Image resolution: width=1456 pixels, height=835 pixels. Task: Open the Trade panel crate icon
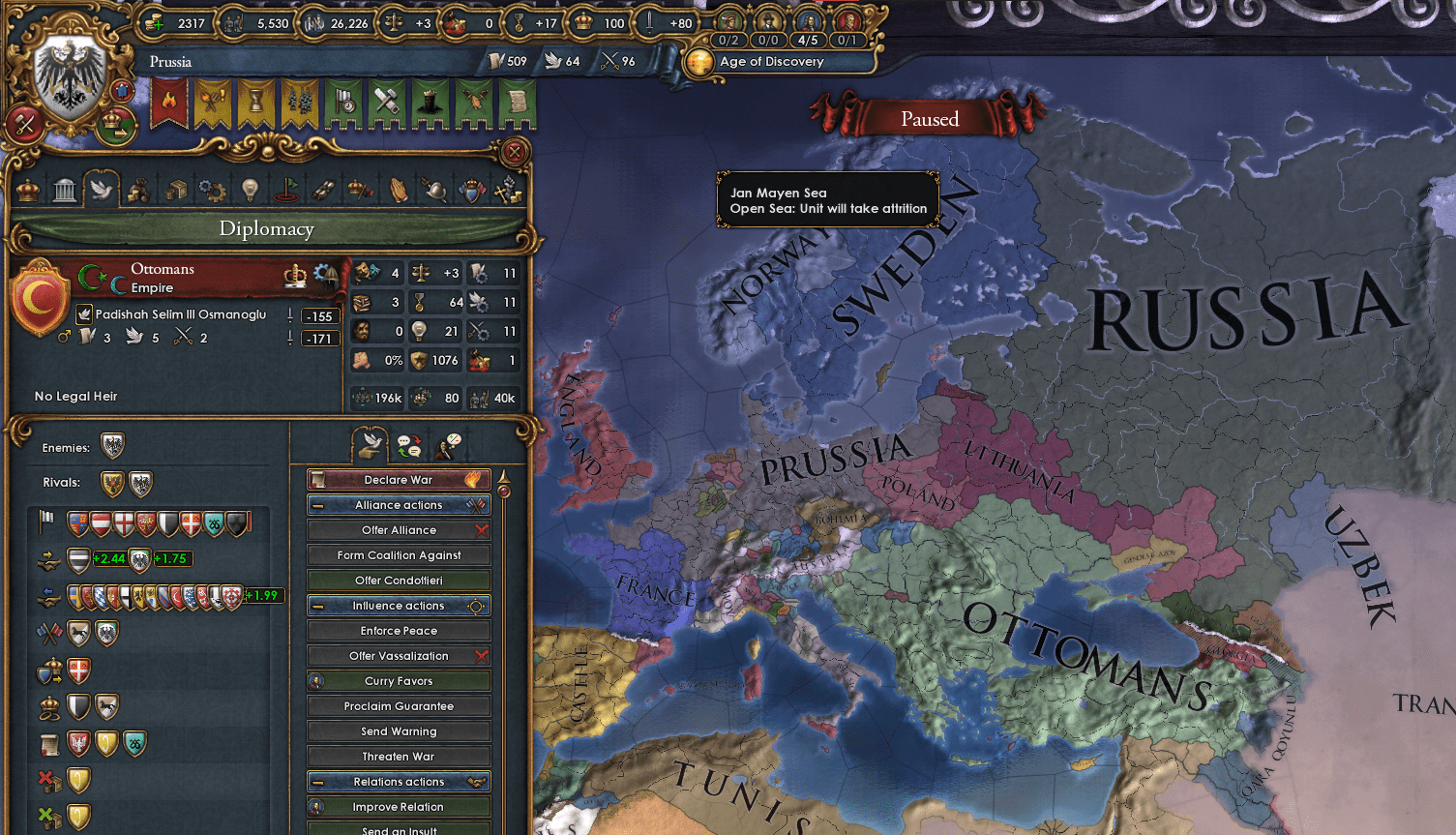click(176, 190)
